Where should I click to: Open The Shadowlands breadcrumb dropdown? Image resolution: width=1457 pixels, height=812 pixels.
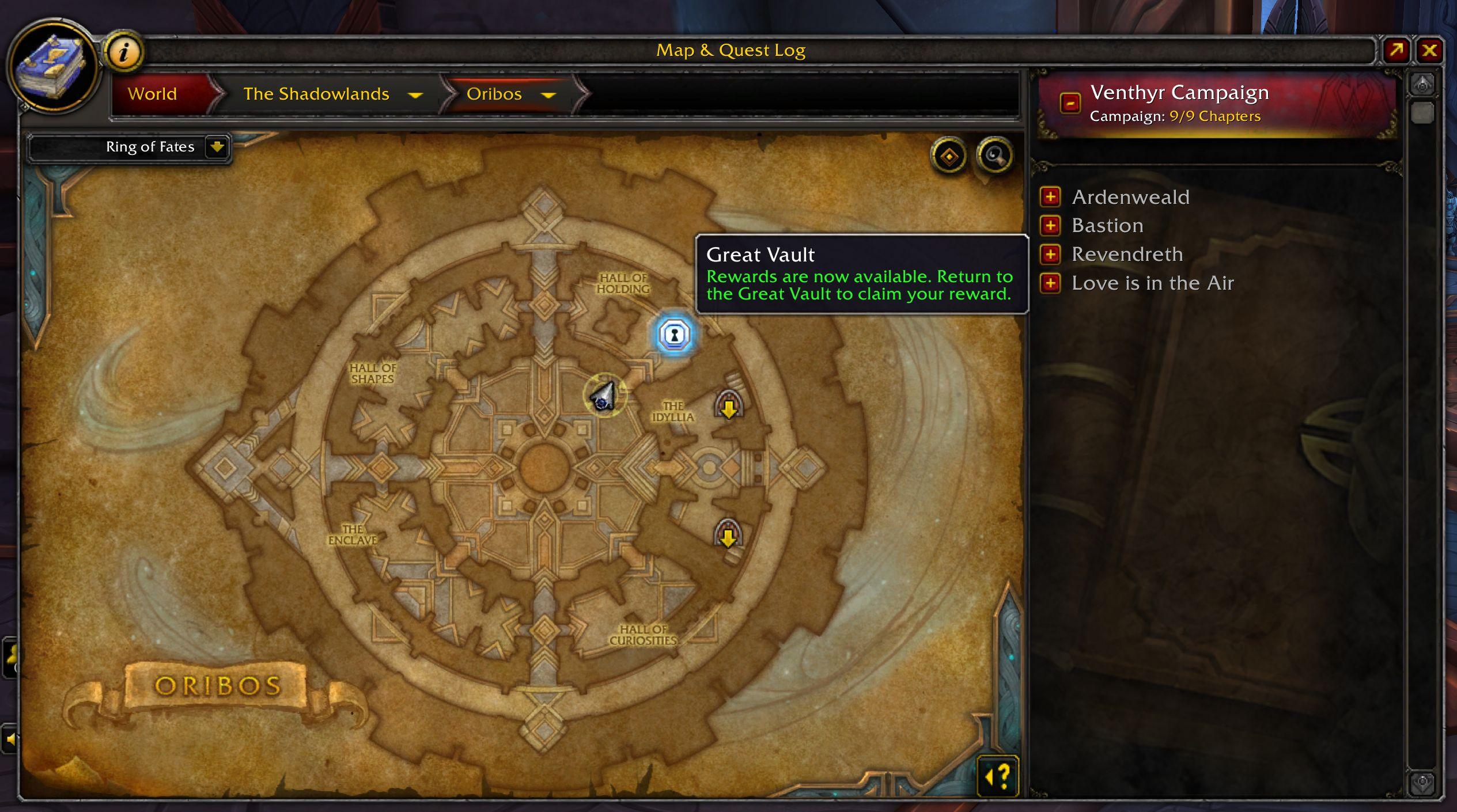[x=415, y=95]
